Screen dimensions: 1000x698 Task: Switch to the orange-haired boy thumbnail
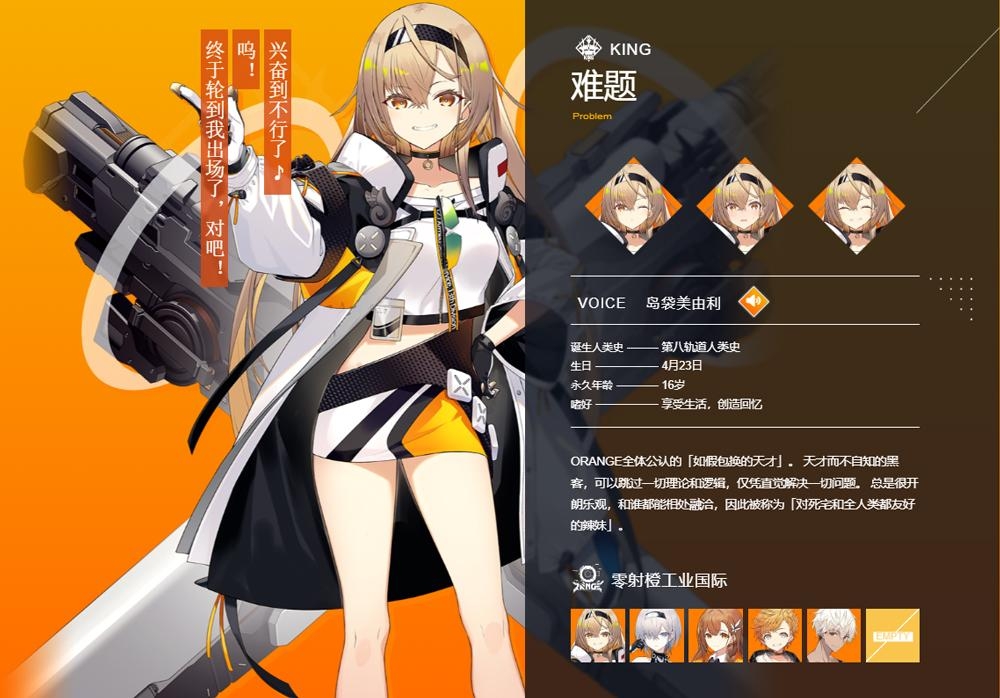[x=775, y=635]
